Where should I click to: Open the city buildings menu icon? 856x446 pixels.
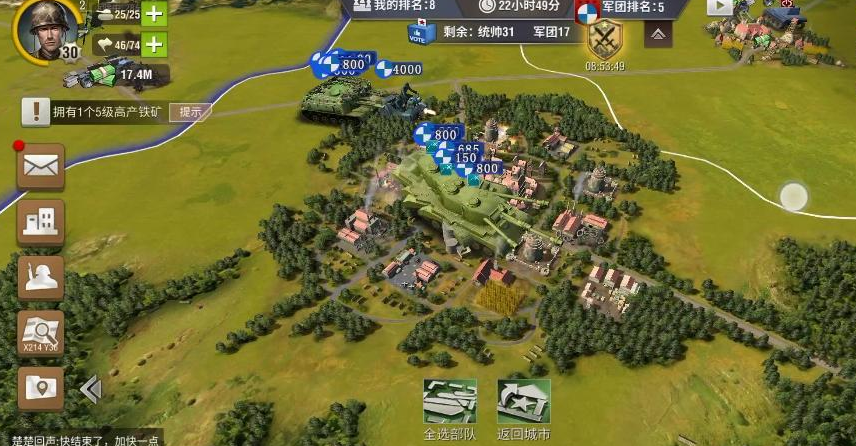(x=41, y=221)
